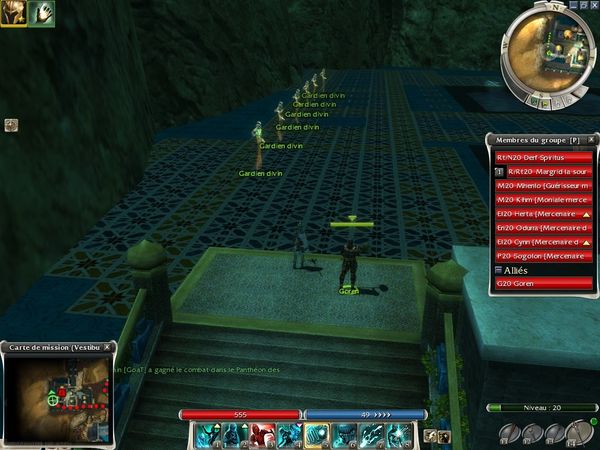Collapse the Alliés section
Viewport: 600px width, 450px height.
pyautogui.click(x=499, y=270)
